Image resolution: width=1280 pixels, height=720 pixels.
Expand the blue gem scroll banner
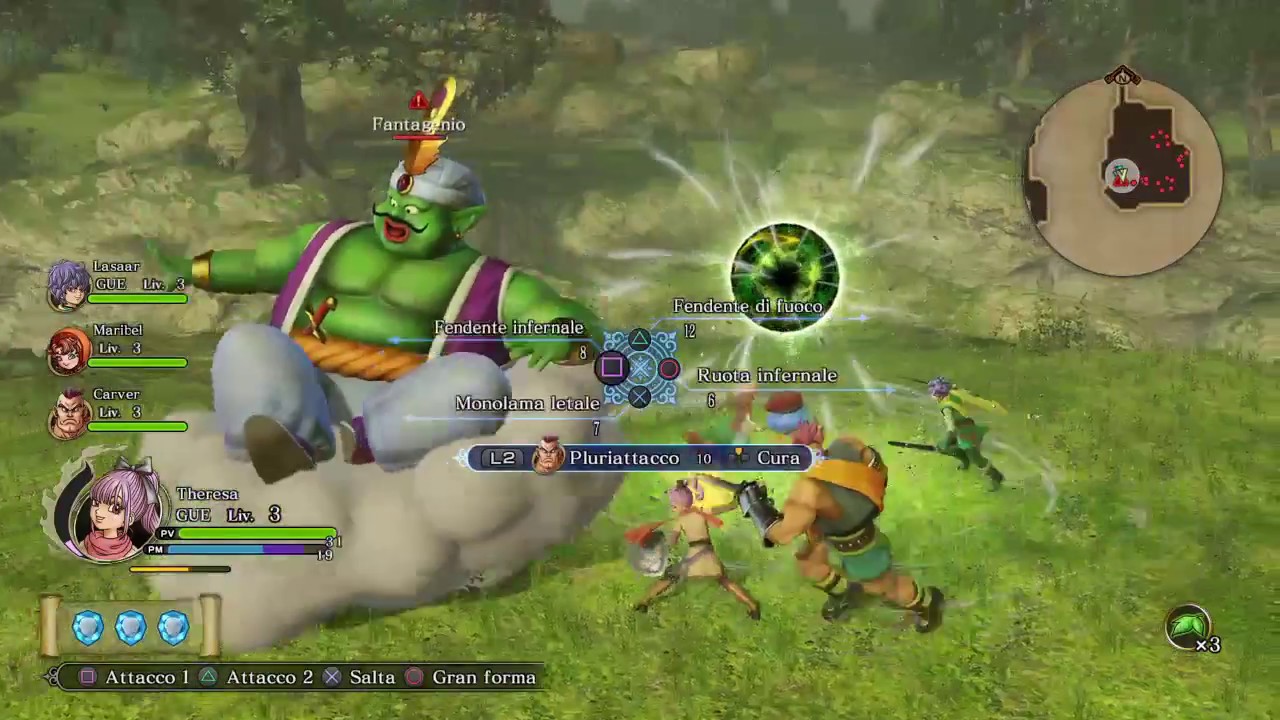coord(130,626)
